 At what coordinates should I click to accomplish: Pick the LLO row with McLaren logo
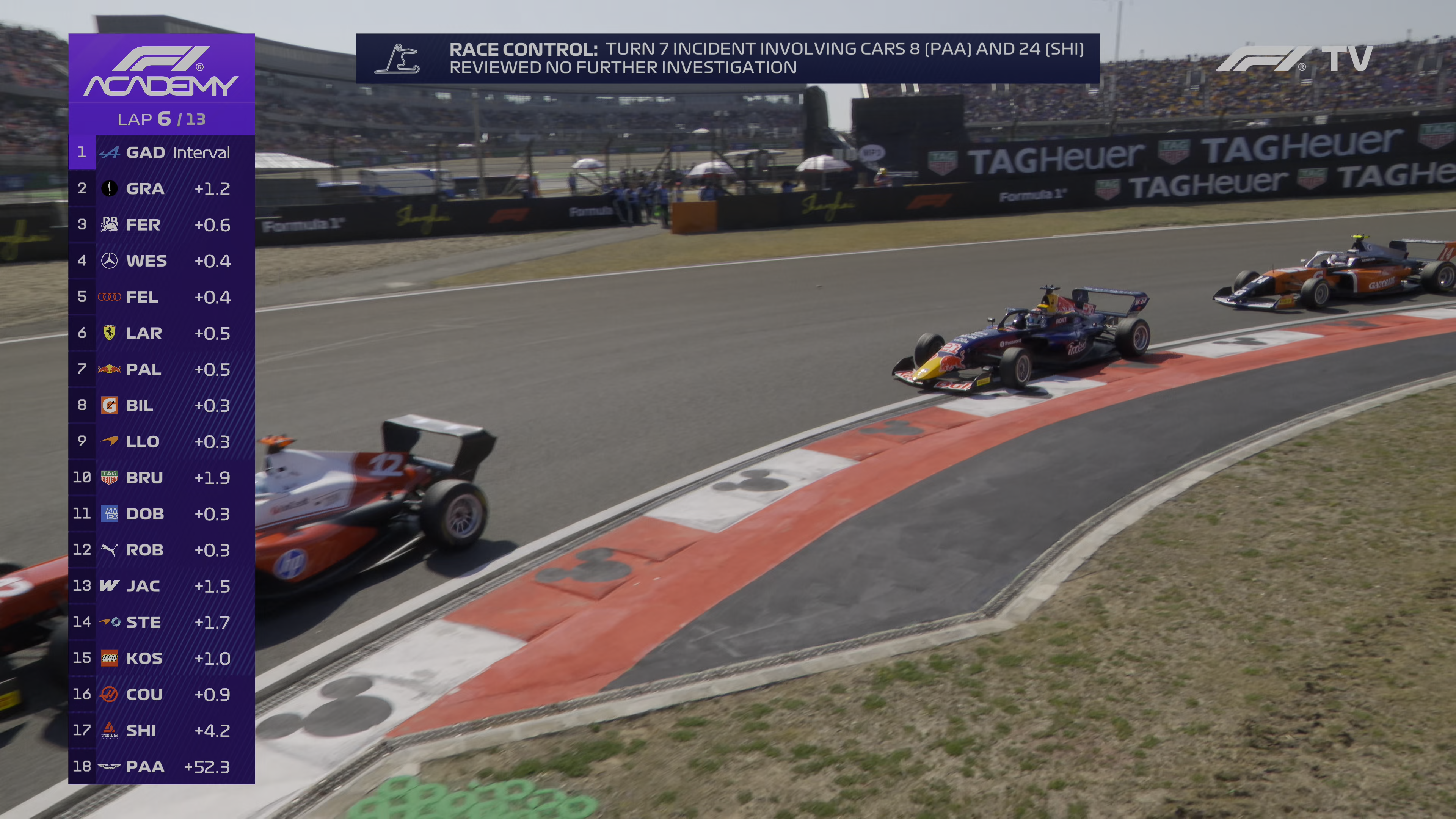click(x=162, y=441)
